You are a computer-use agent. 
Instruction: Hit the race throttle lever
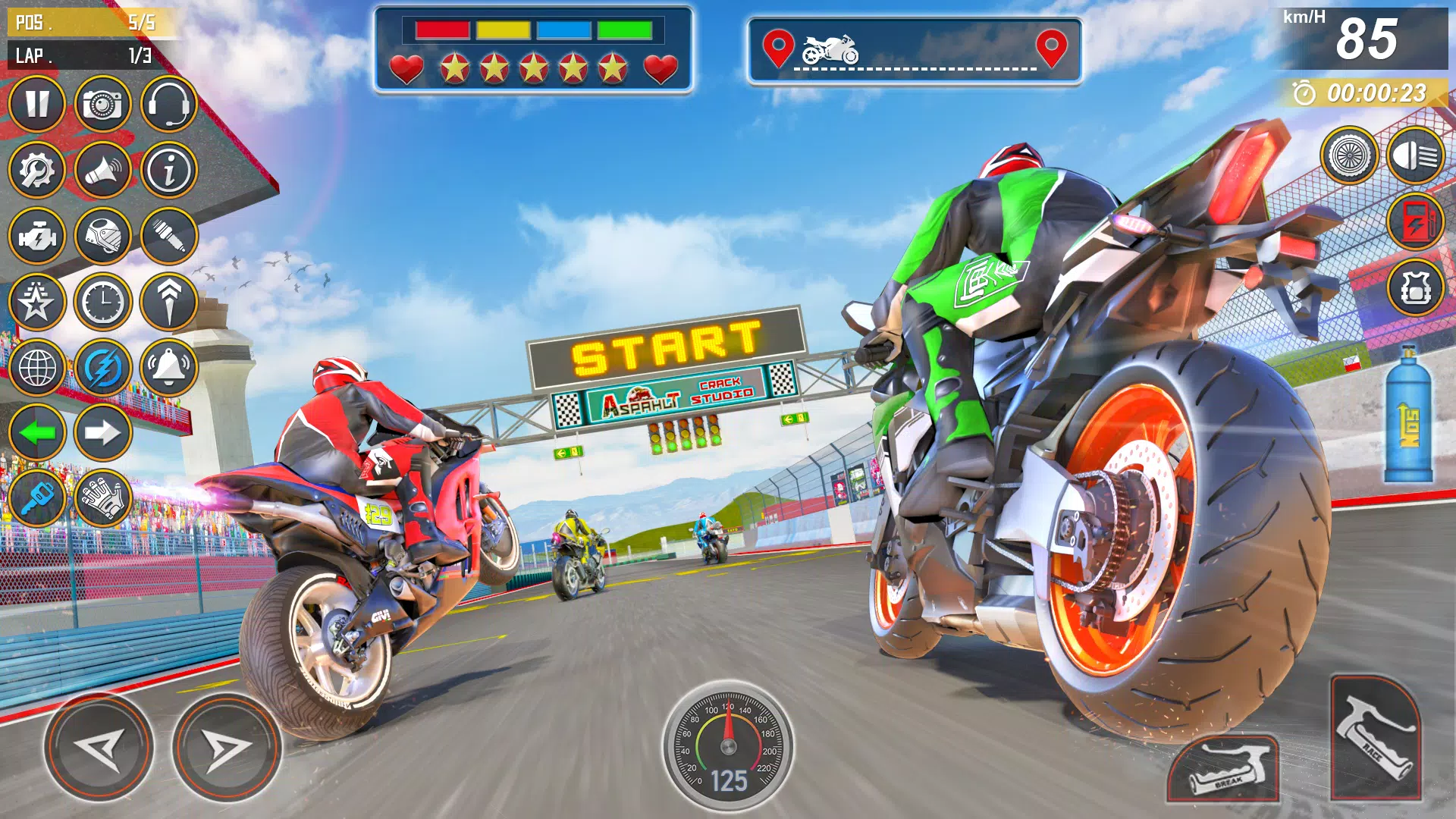point(1376,737)
